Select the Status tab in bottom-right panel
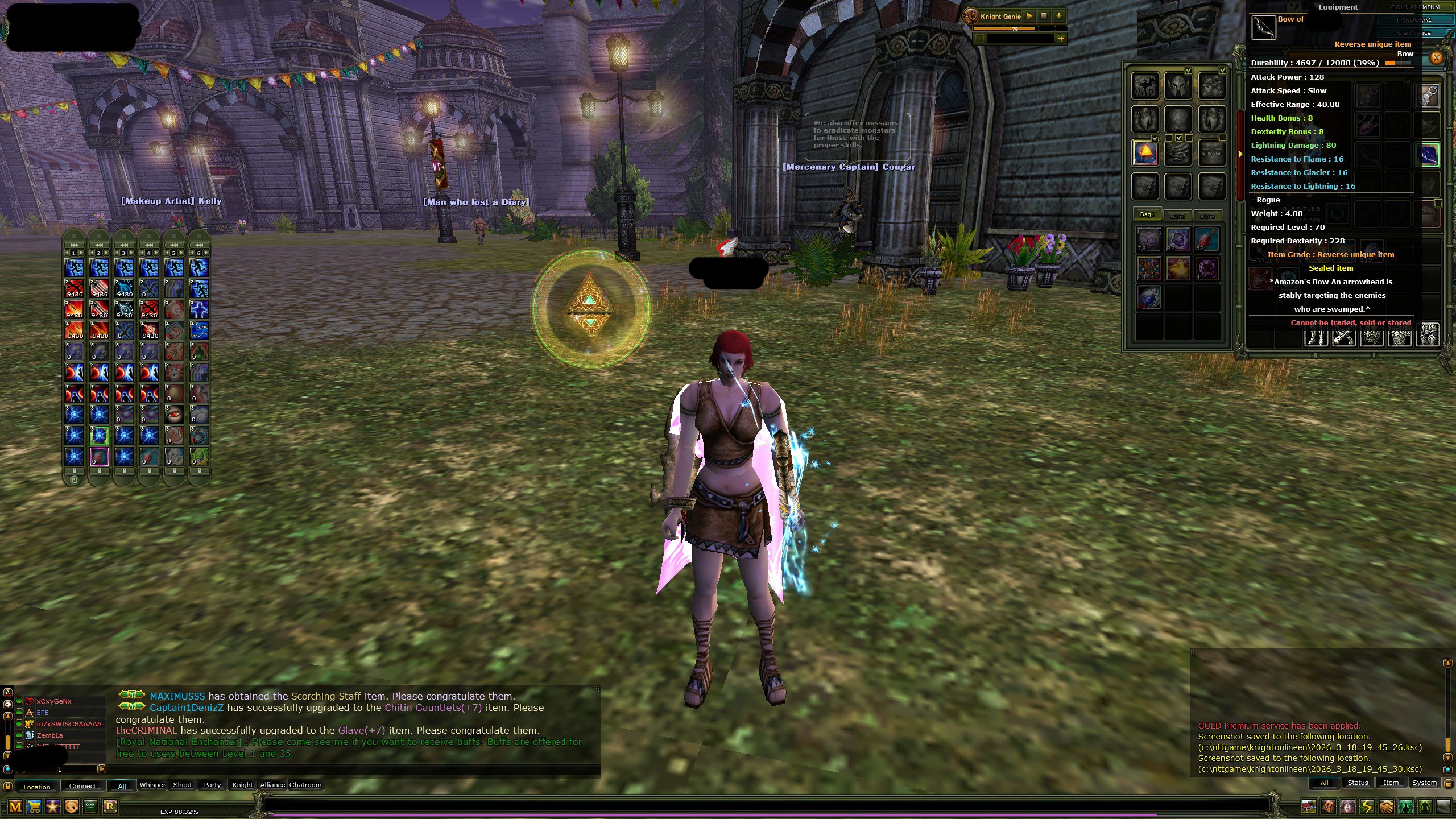This screenshot has width=1456, height=819. (1358, 783)
